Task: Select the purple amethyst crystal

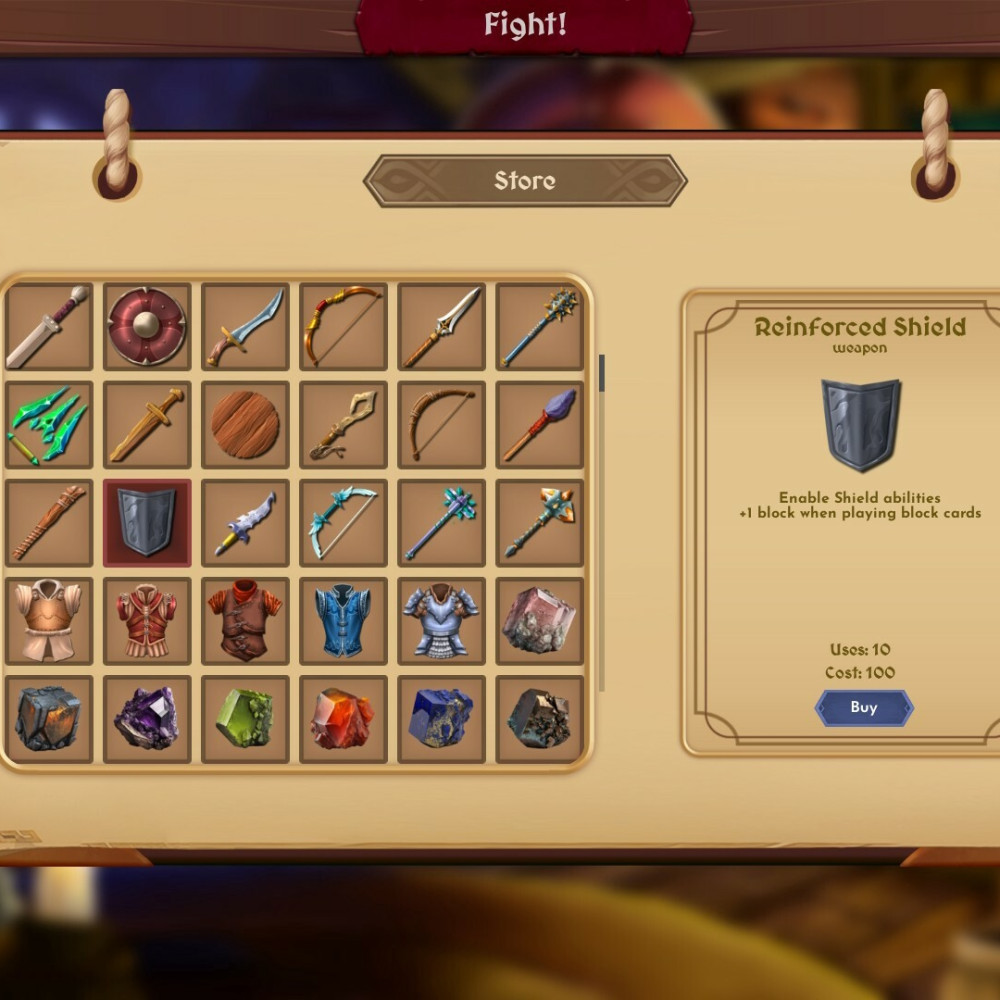Action: 147,719
